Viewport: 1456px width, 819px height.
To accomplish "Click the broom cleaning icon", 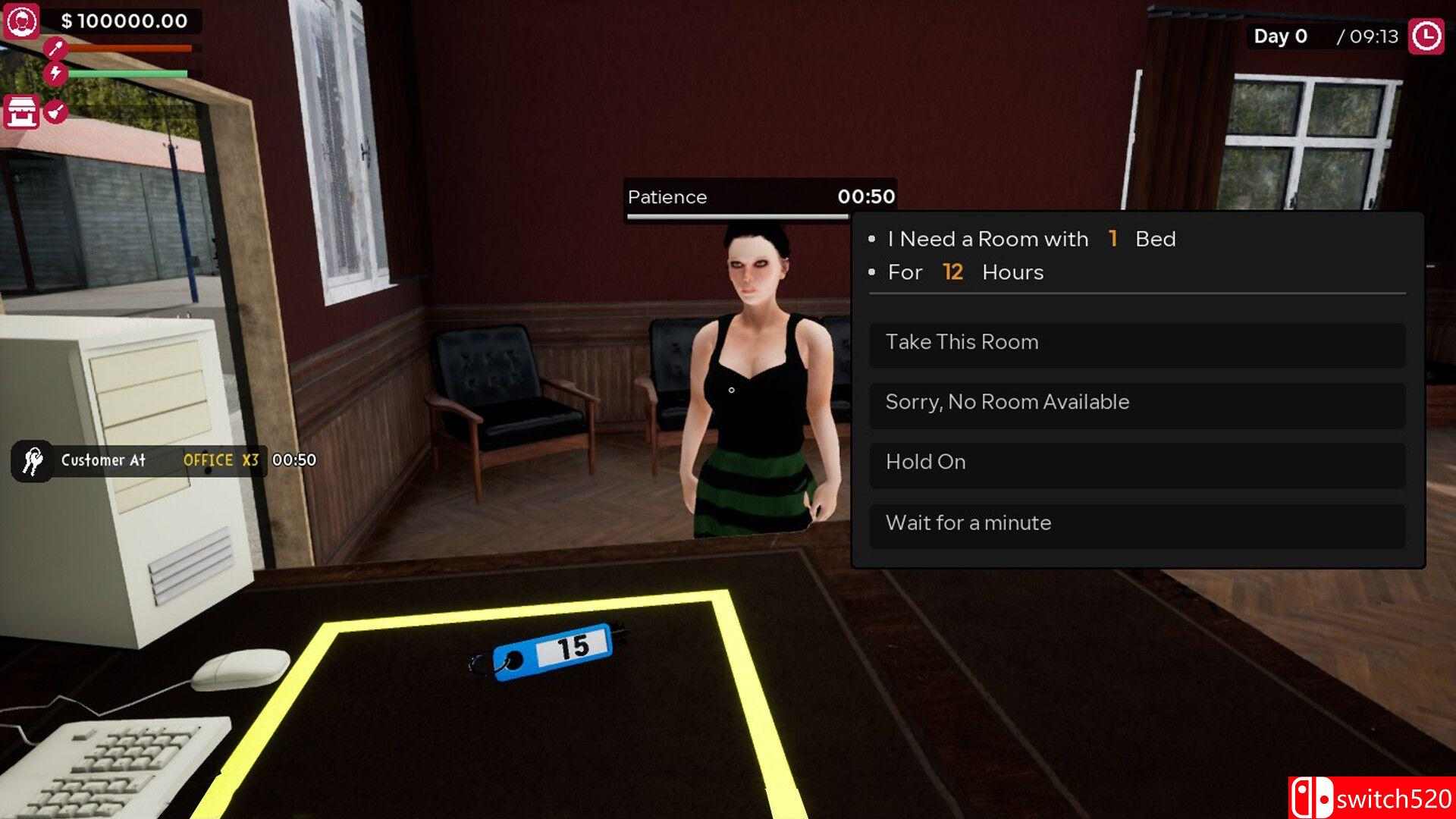I will coord(55,111).
